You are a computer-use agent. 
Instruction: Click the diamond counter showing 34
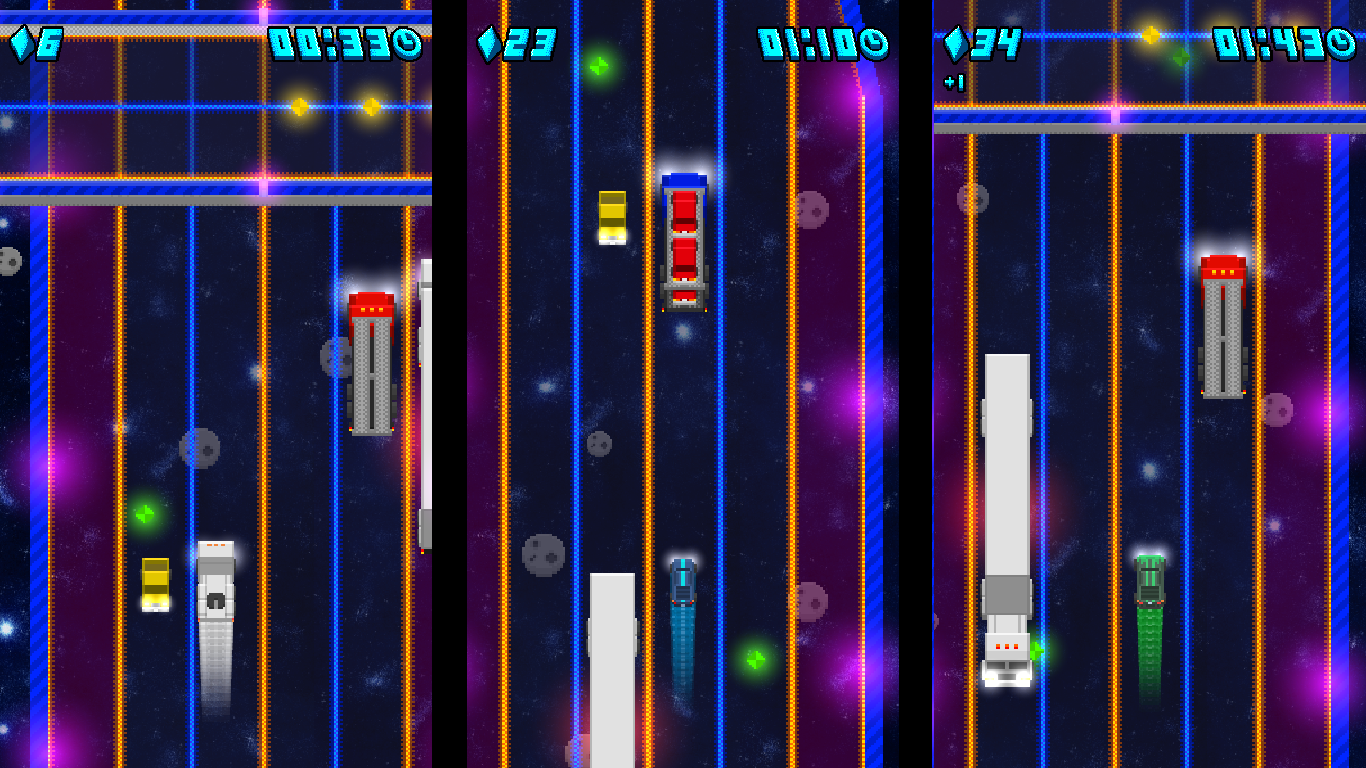(985, 43)
